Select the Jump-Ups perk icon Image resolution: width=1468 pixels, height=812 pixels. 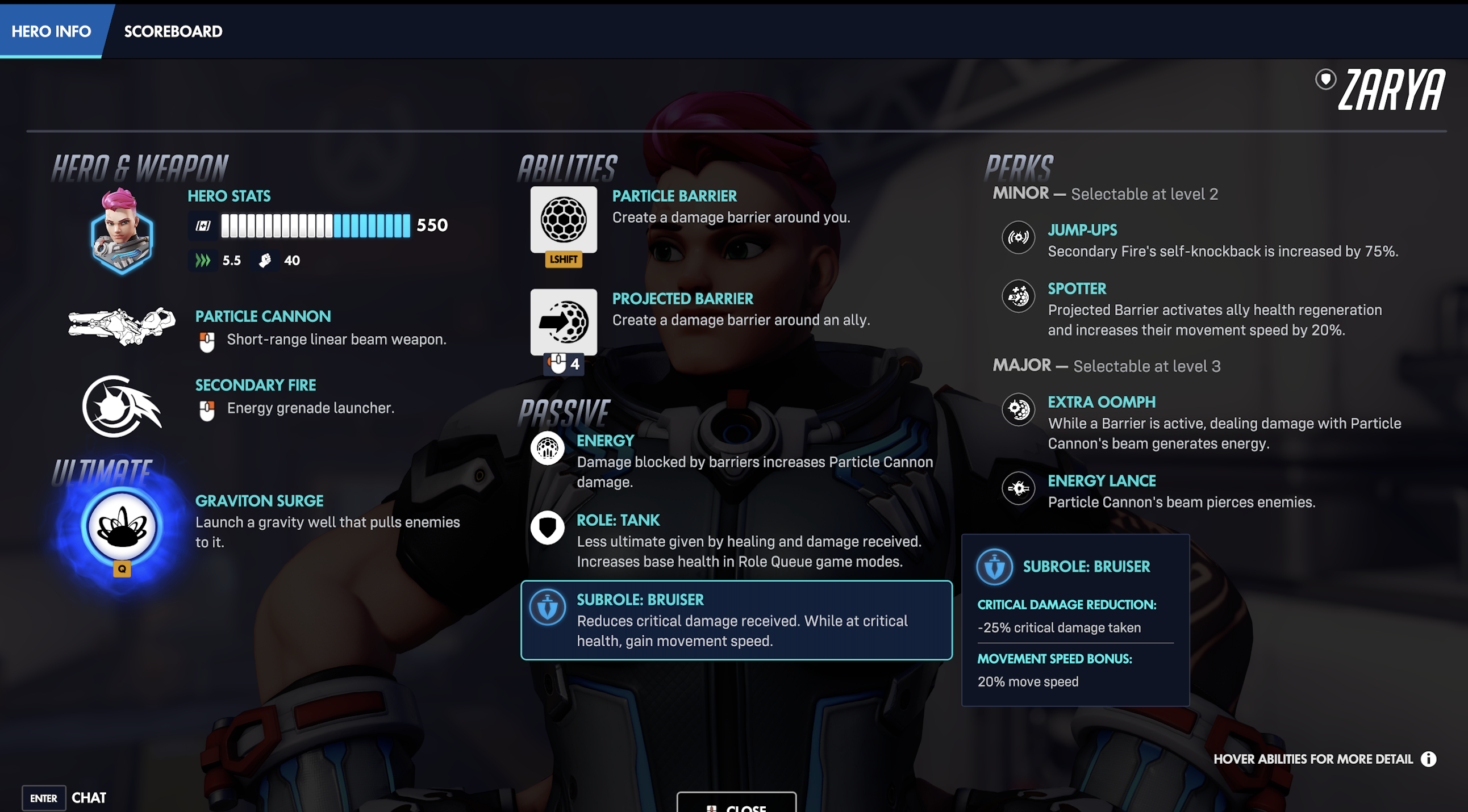[1018, 238]
